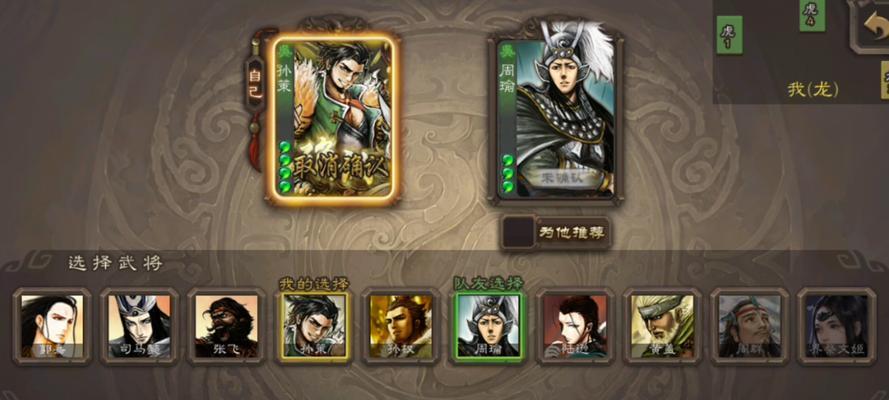Choose the 黄盖 hero portrait

pyautogui.click(x=658, y=326)
